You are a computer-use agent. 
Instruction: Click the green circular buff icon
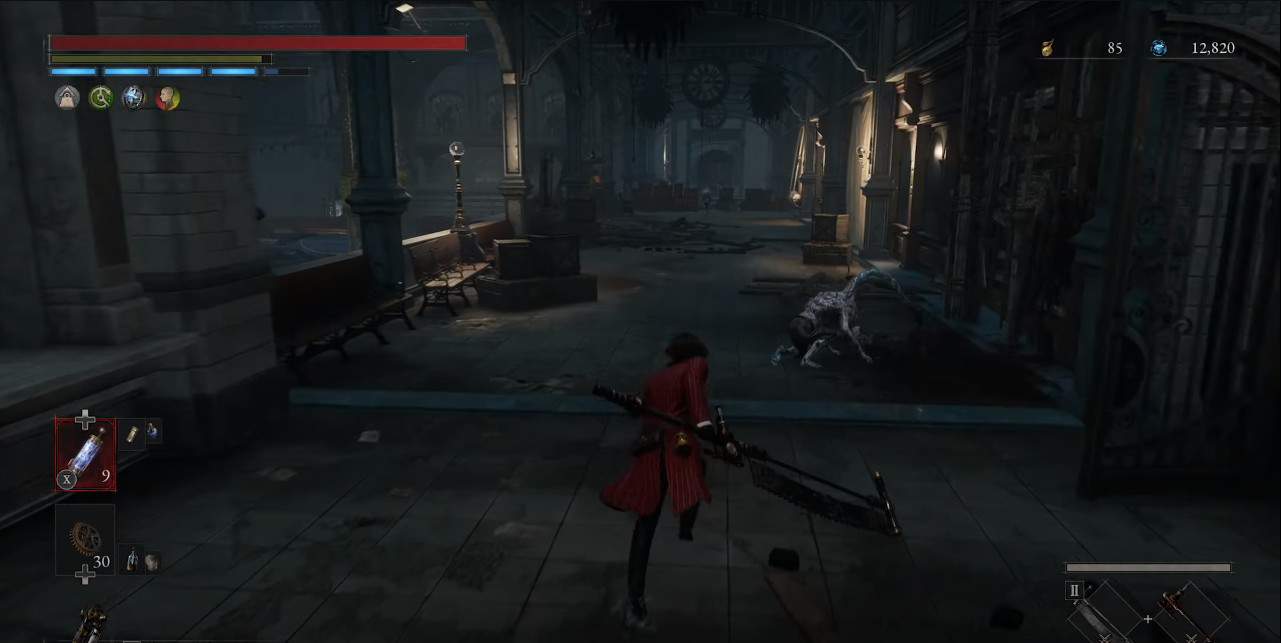100,97
